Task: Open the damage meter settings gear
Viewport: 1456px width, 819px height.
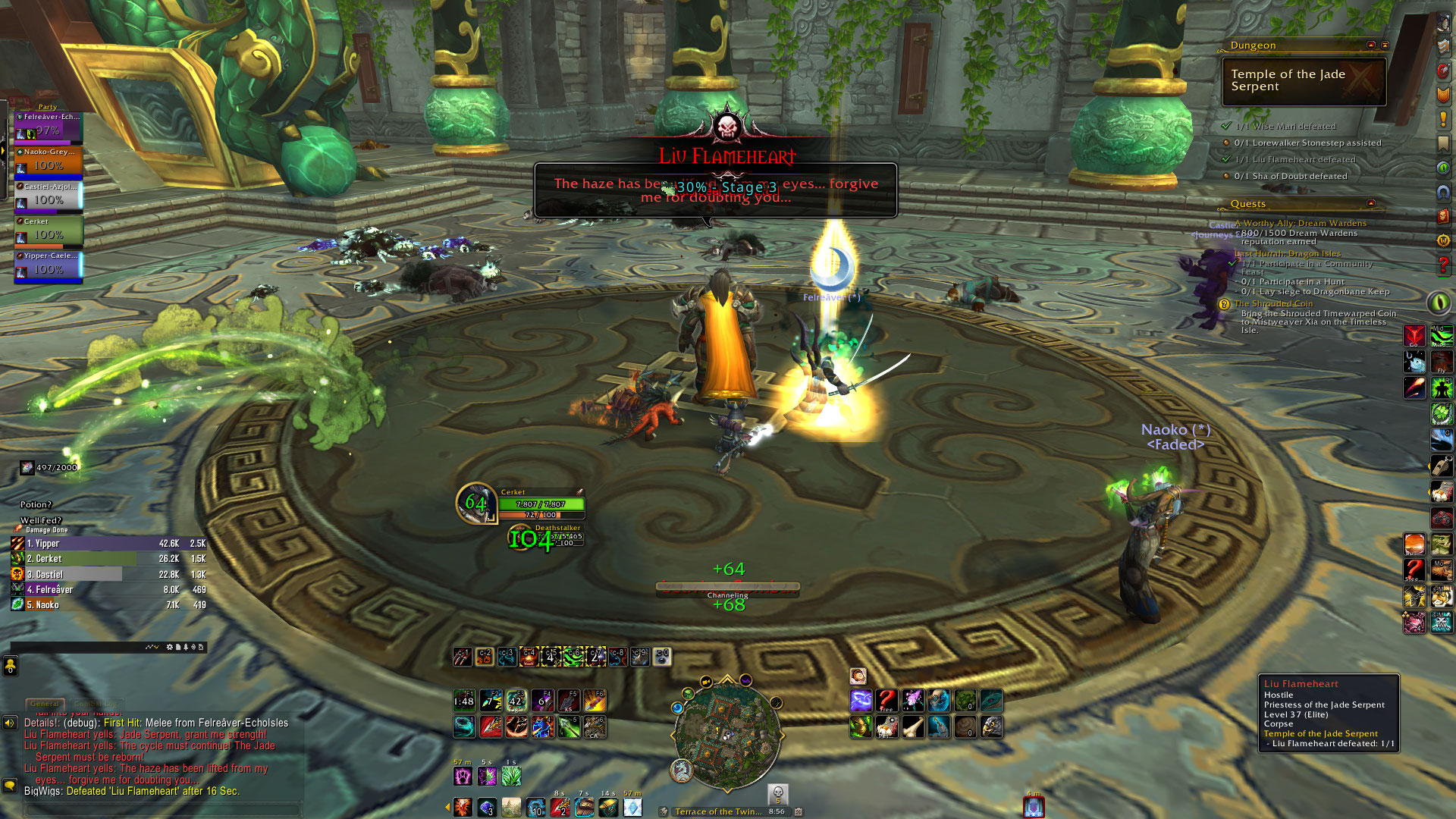Action: pyautogui.click(x=169, y=647)
